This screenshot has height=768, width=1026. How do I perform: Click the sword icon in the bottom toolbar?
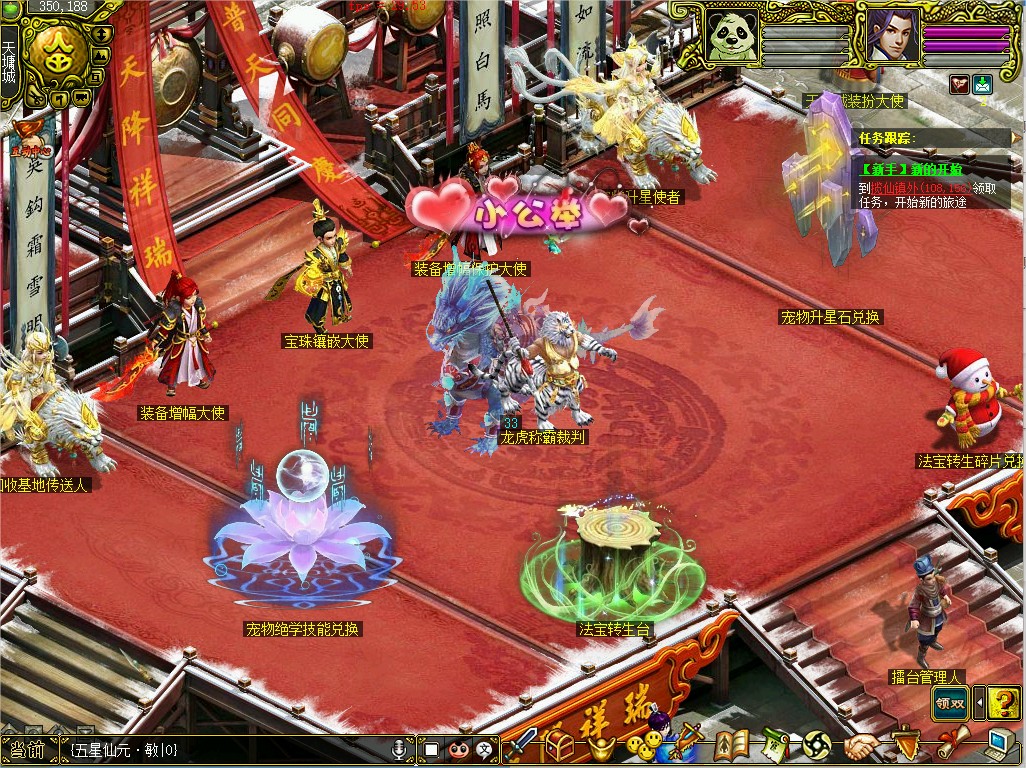pos(521,745)
